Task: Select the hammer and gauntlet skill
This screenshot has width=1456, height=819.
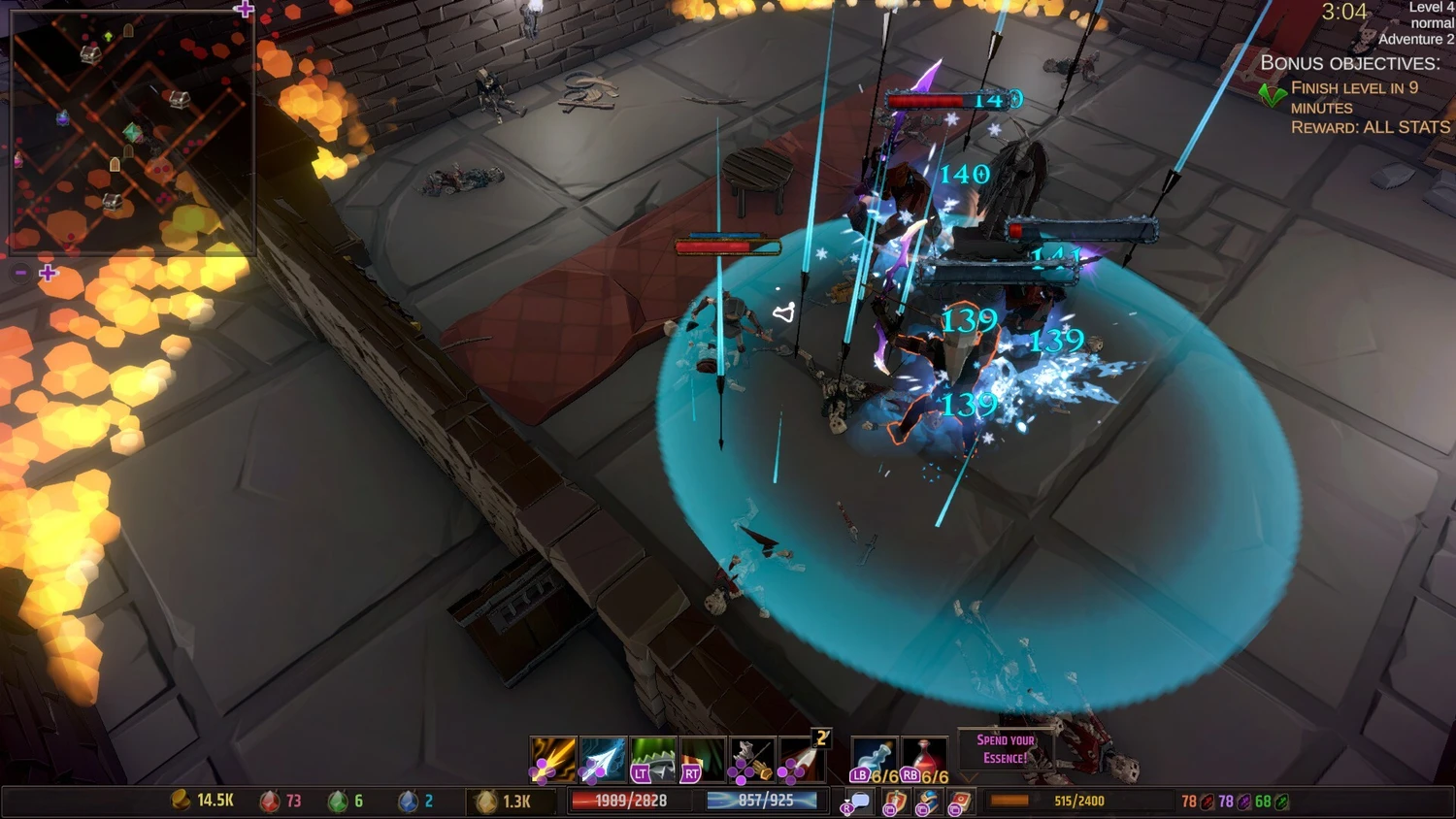Action: click(x=752, y=759)
